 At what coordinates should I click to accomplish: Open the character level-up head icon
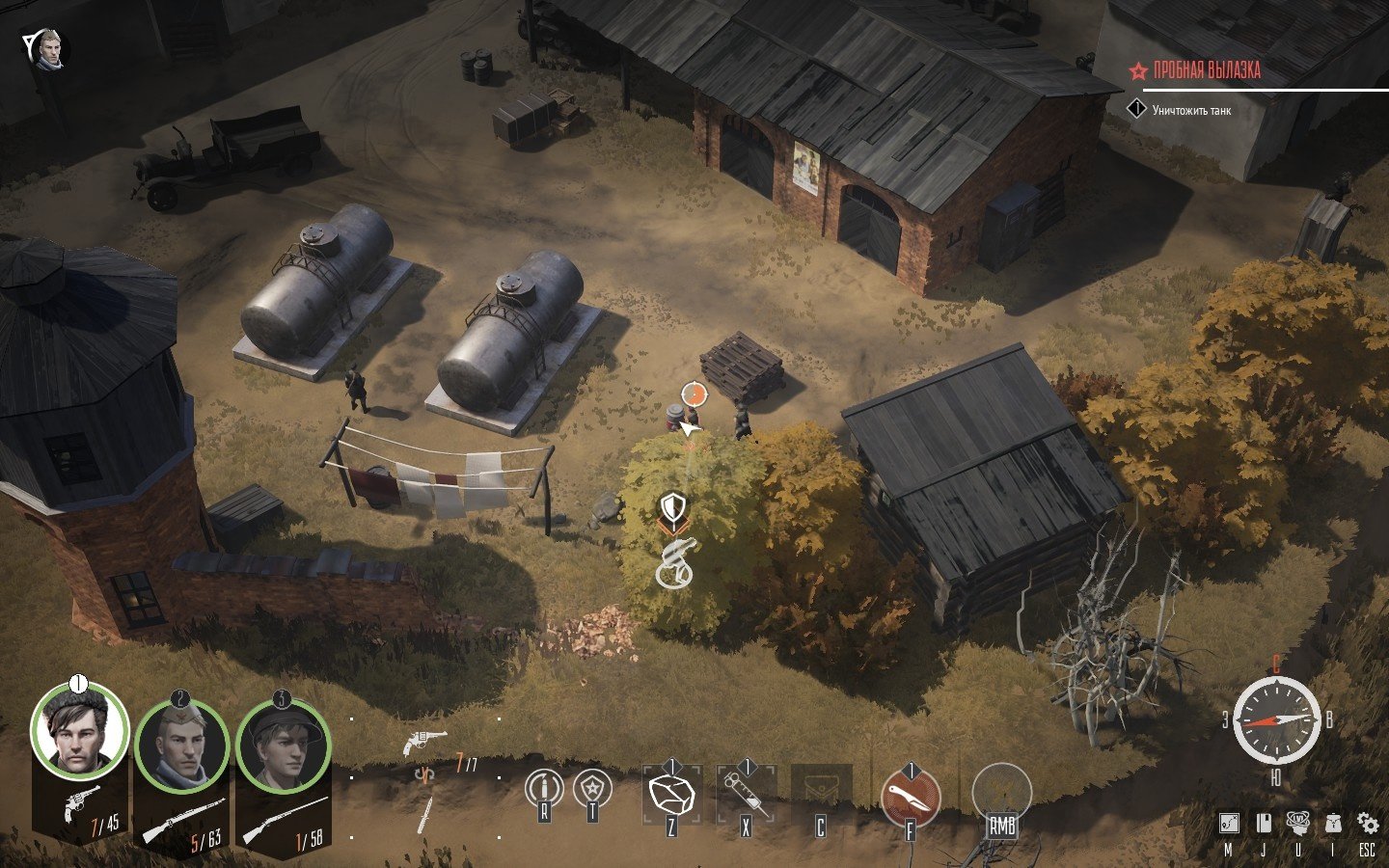[x=1298, y=823]
